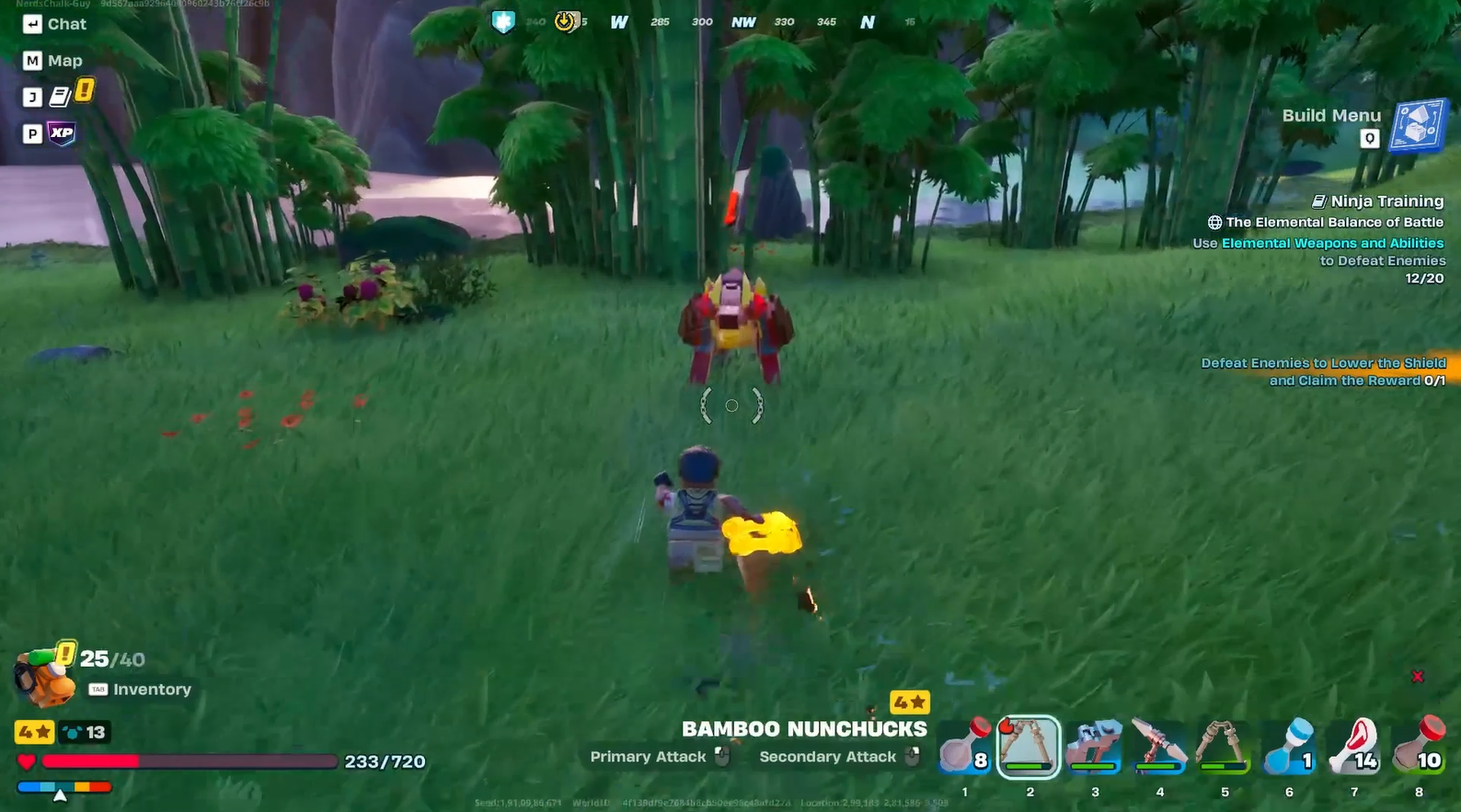Click the snowflake shield icon on the compass
This screenshot has height=812, width=1461.
pos(503,21)
